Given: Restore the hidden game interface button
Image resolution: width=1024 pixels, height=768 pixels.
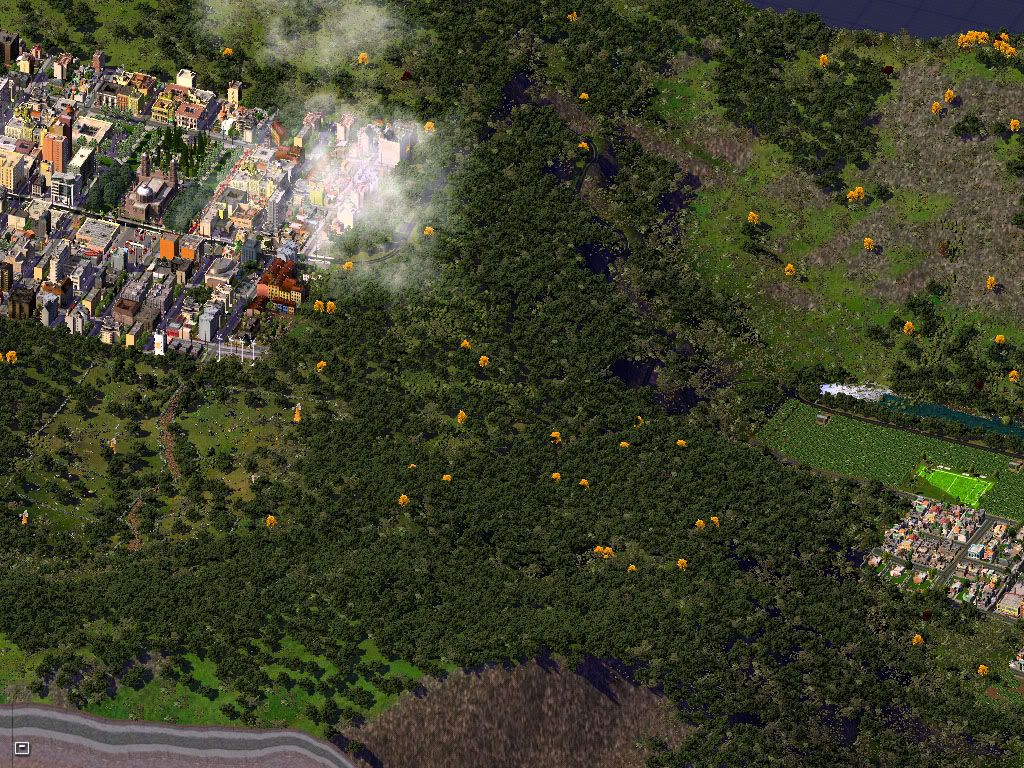Looking at the screenshot, I should [x=22, y=747].
